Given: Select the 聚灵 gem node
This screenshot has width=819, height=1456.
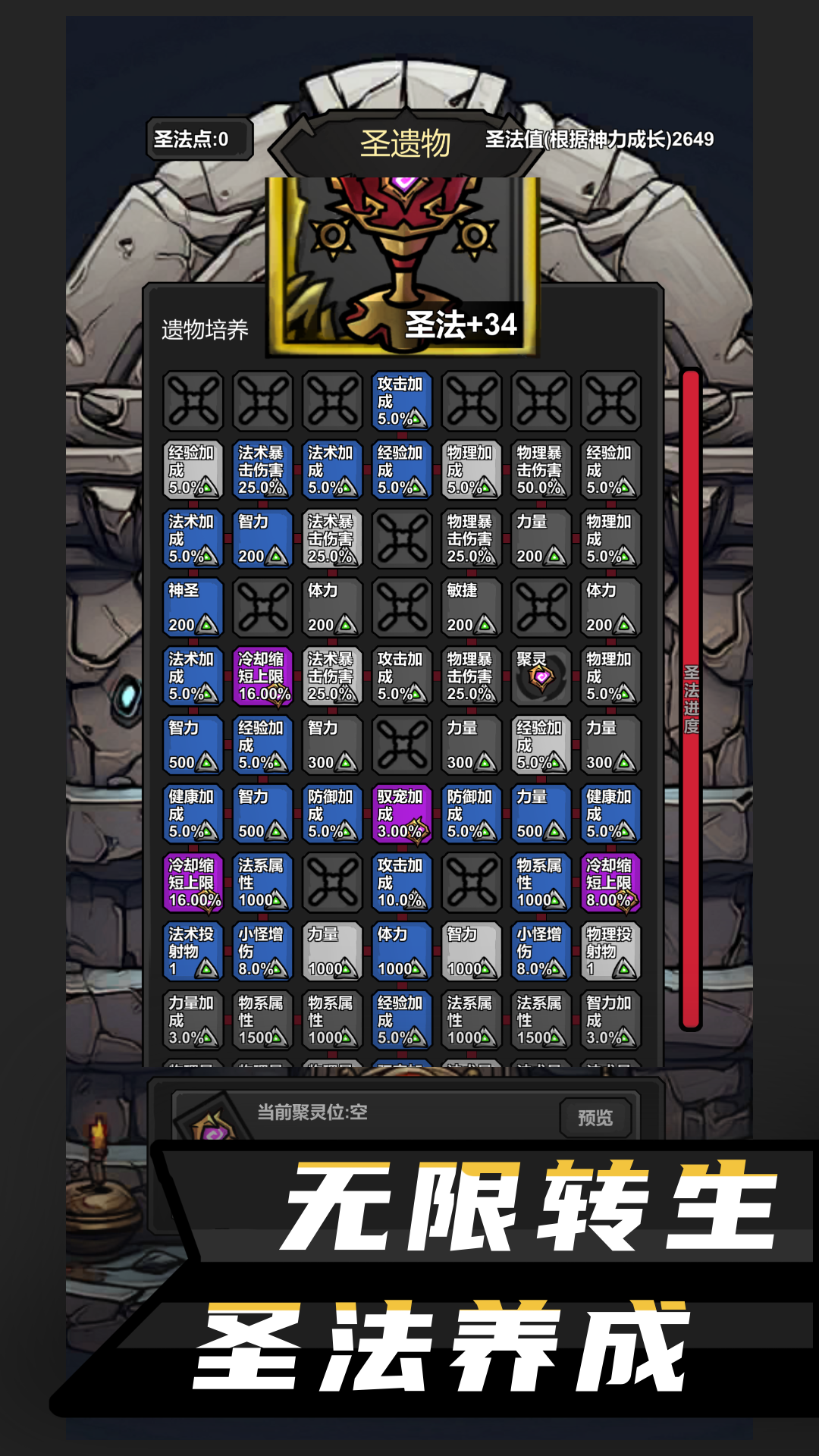Looking at the screenshot, I should [540, 676].
